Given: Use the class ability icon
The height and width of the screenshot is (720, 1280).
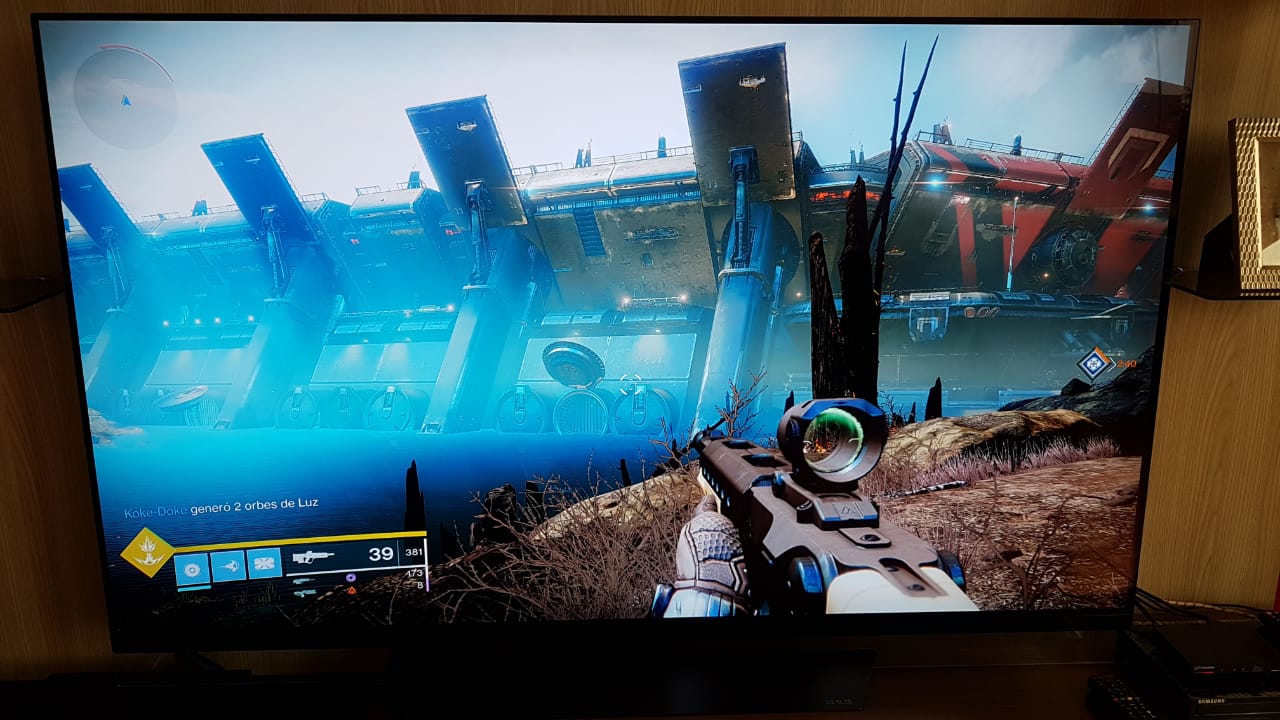Looking at the screenshot, I should (264, 565).
